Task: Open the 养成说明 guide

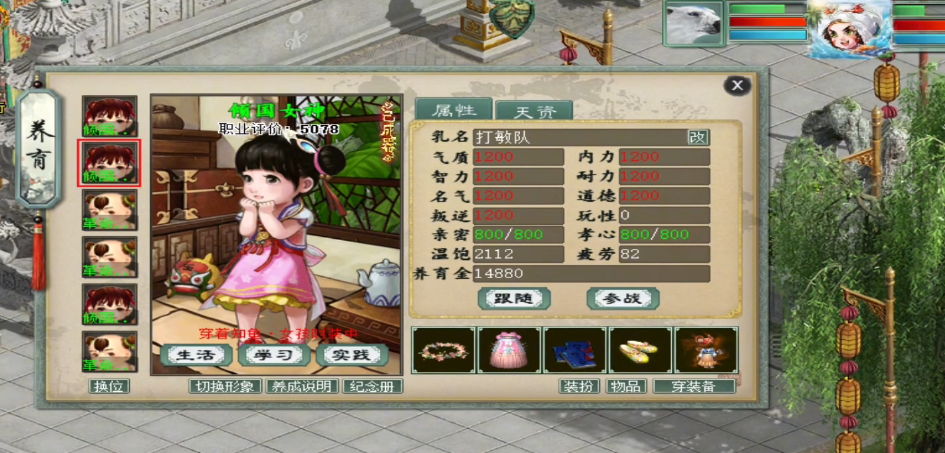Action: click(x=301, y=386)
